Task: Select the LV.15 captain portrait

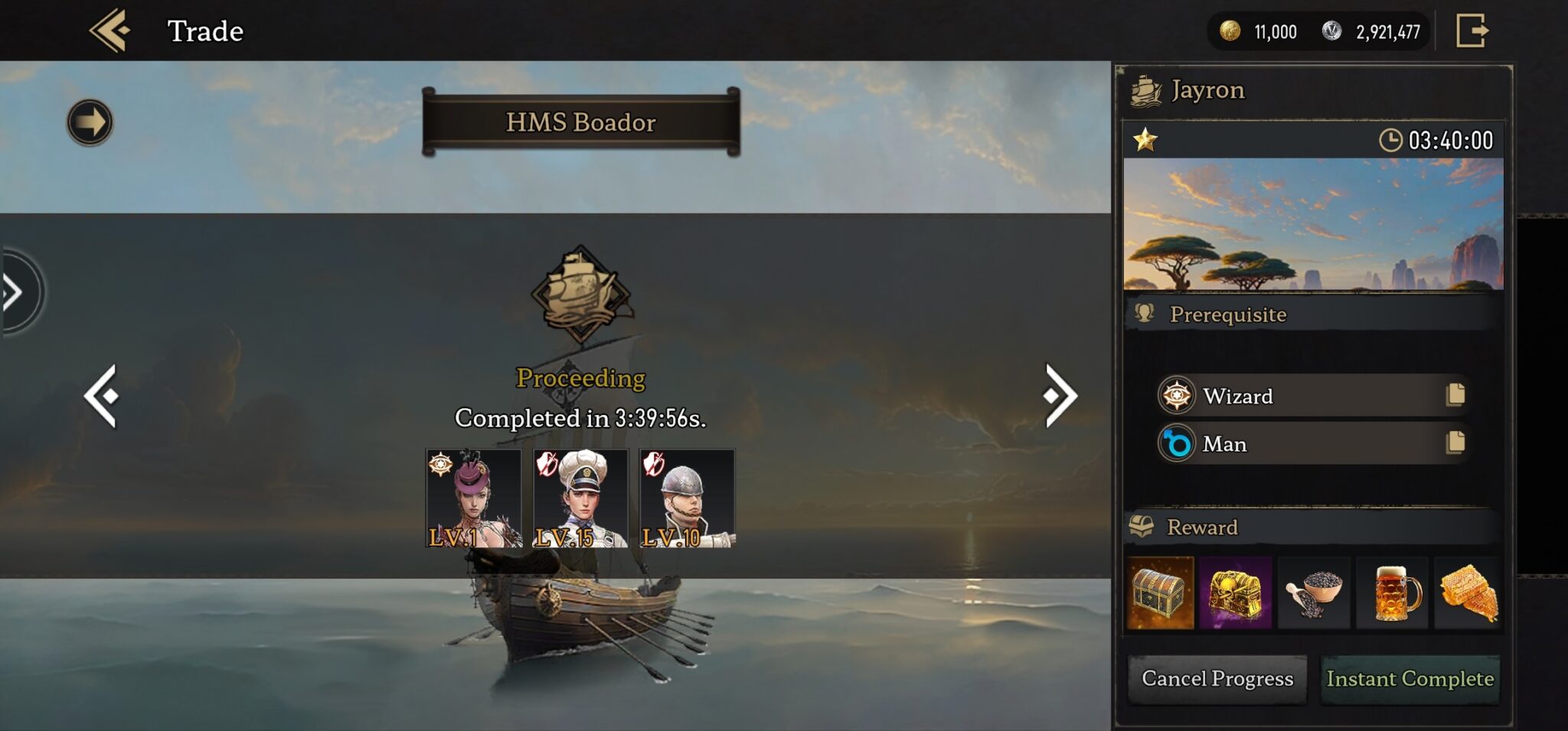Action: click(580, 498)
